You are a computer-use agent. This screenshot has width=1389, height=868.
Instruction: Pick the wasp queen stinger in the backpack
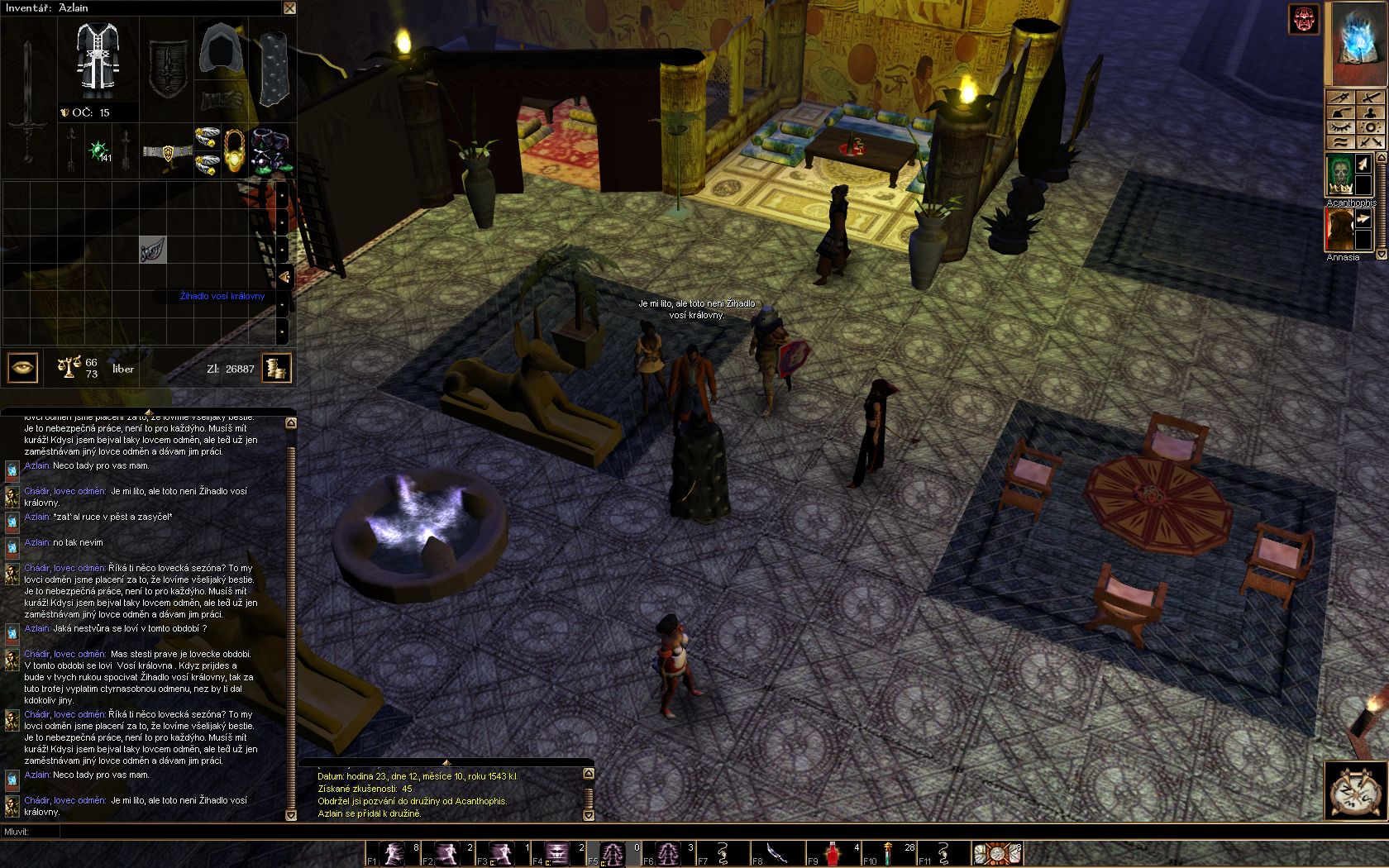(153, 250)
